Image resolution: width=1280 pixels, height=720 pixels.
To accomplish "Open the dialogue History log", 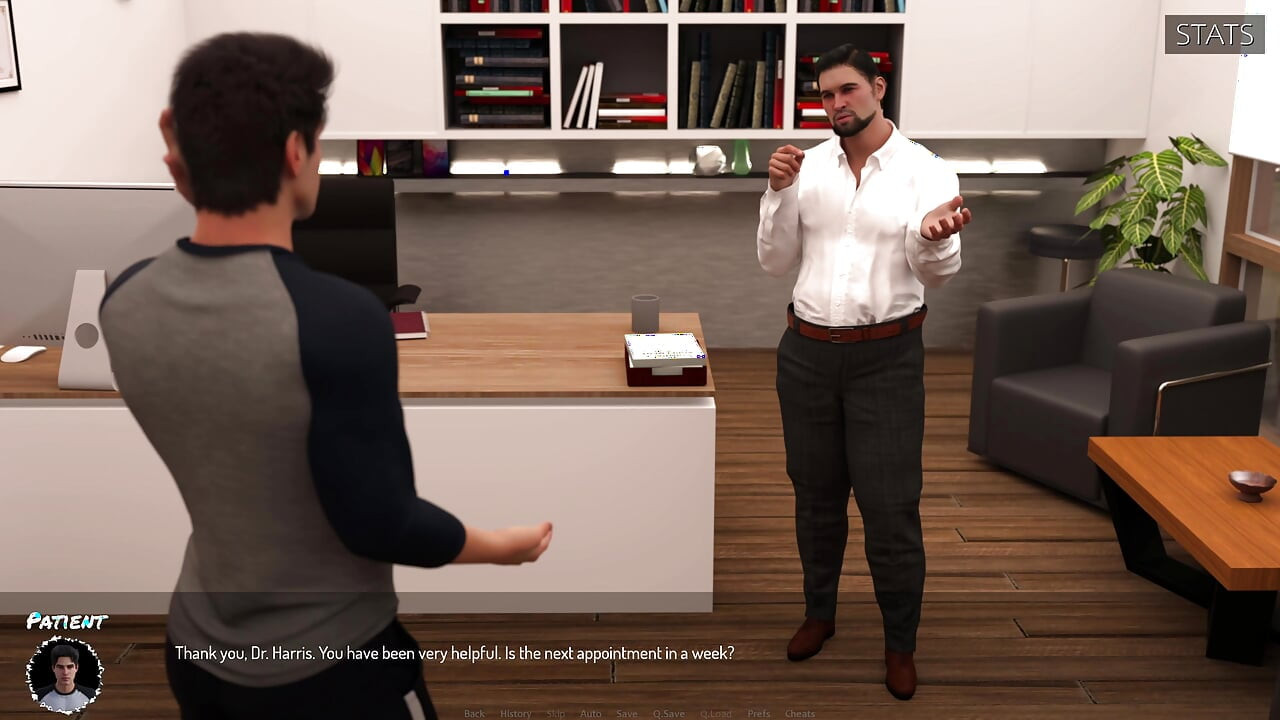I will 515,713.
